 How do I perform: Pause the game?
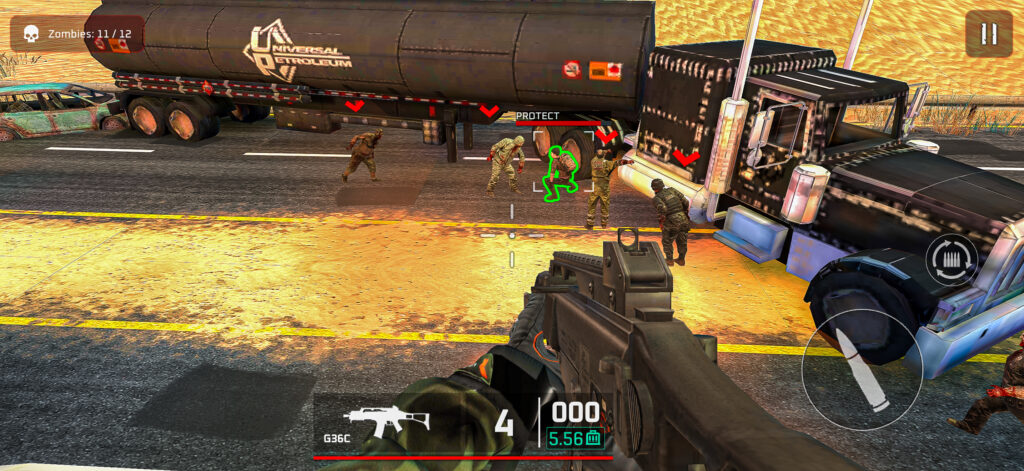click(988, 34)
